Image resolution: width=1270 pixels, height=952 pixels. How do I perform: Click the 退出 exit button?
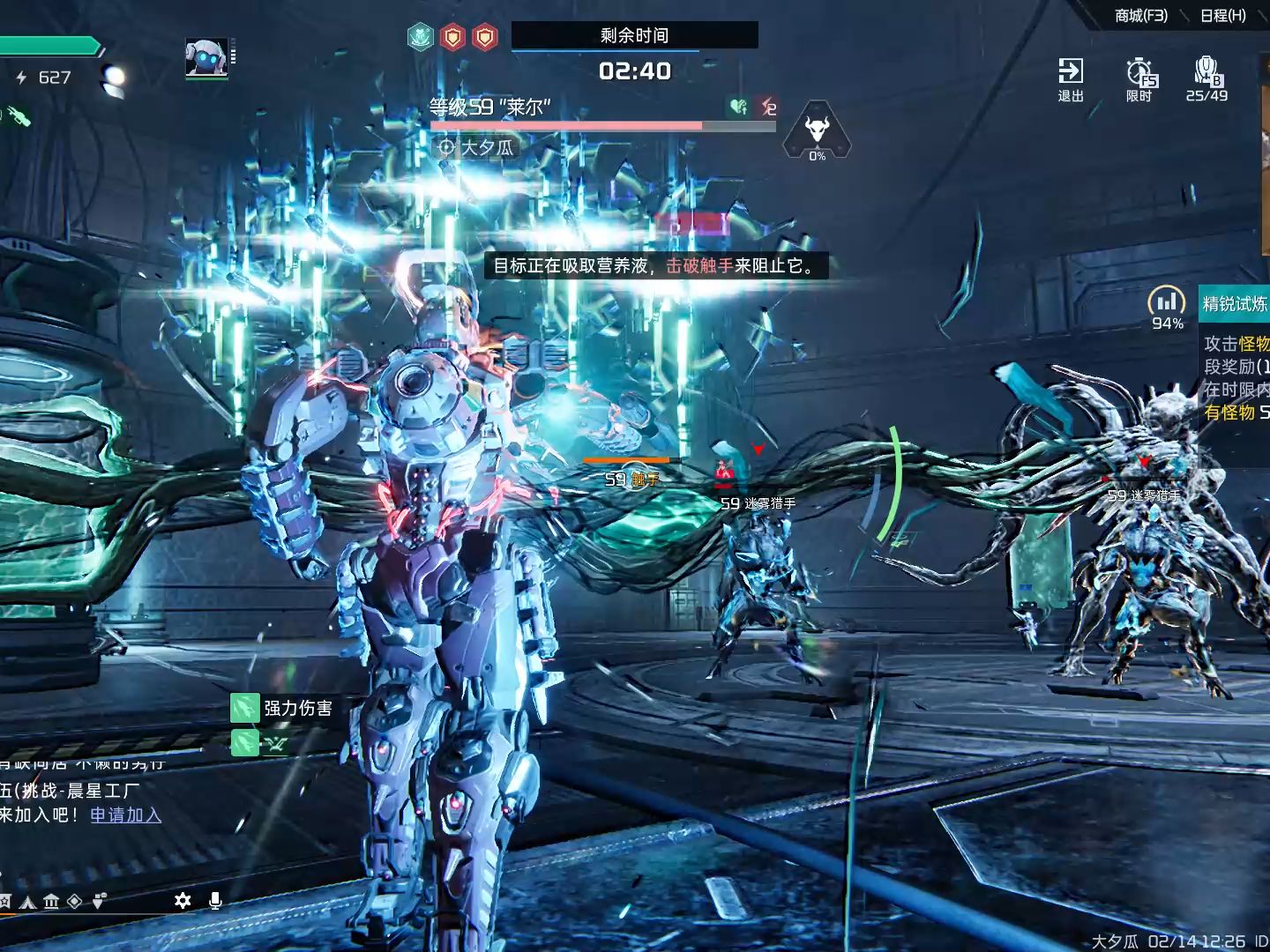[x=1071, y=78]
